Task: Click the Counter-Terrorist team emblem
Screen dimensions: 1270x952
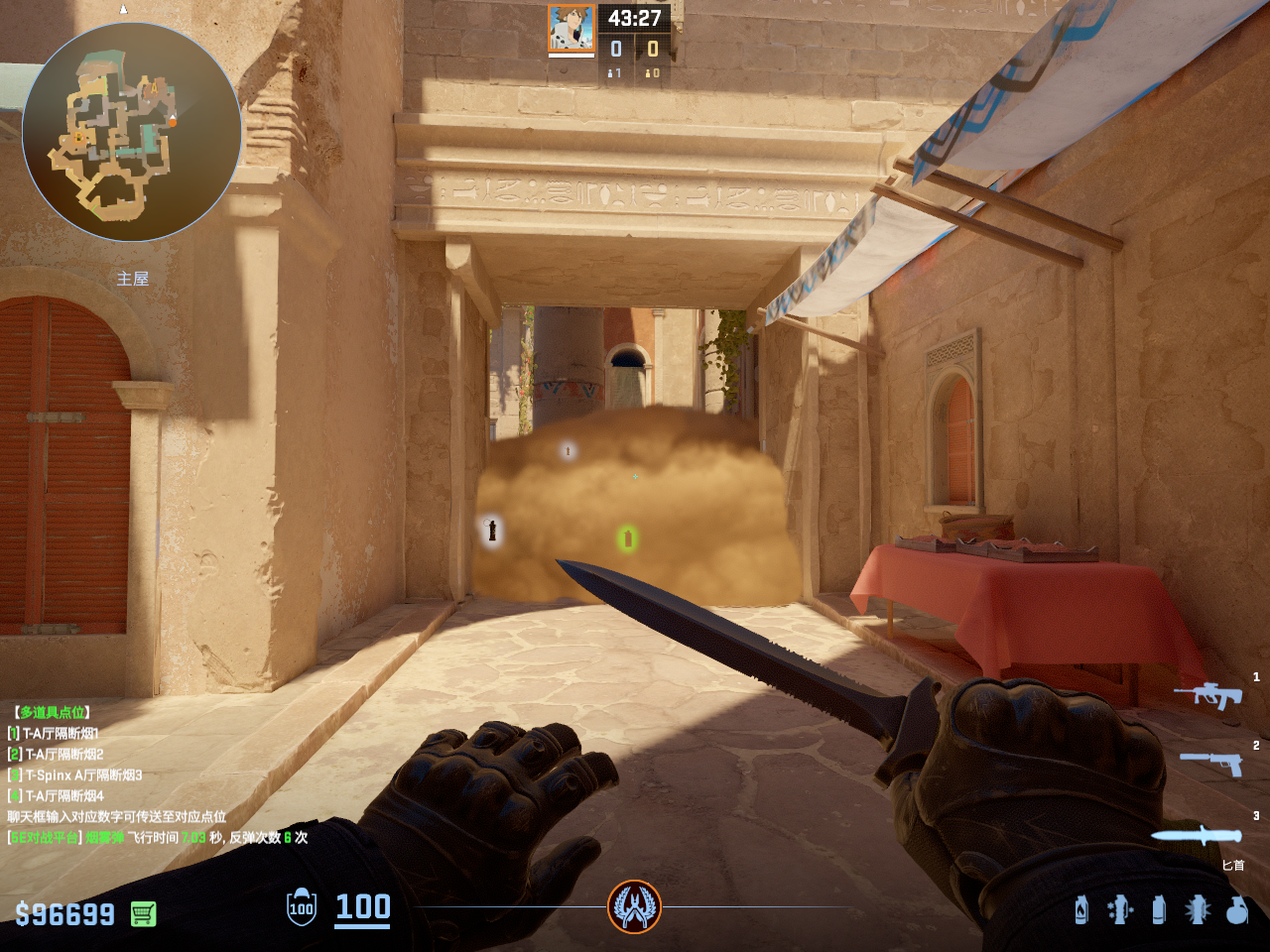Action: tap(634, 906)
